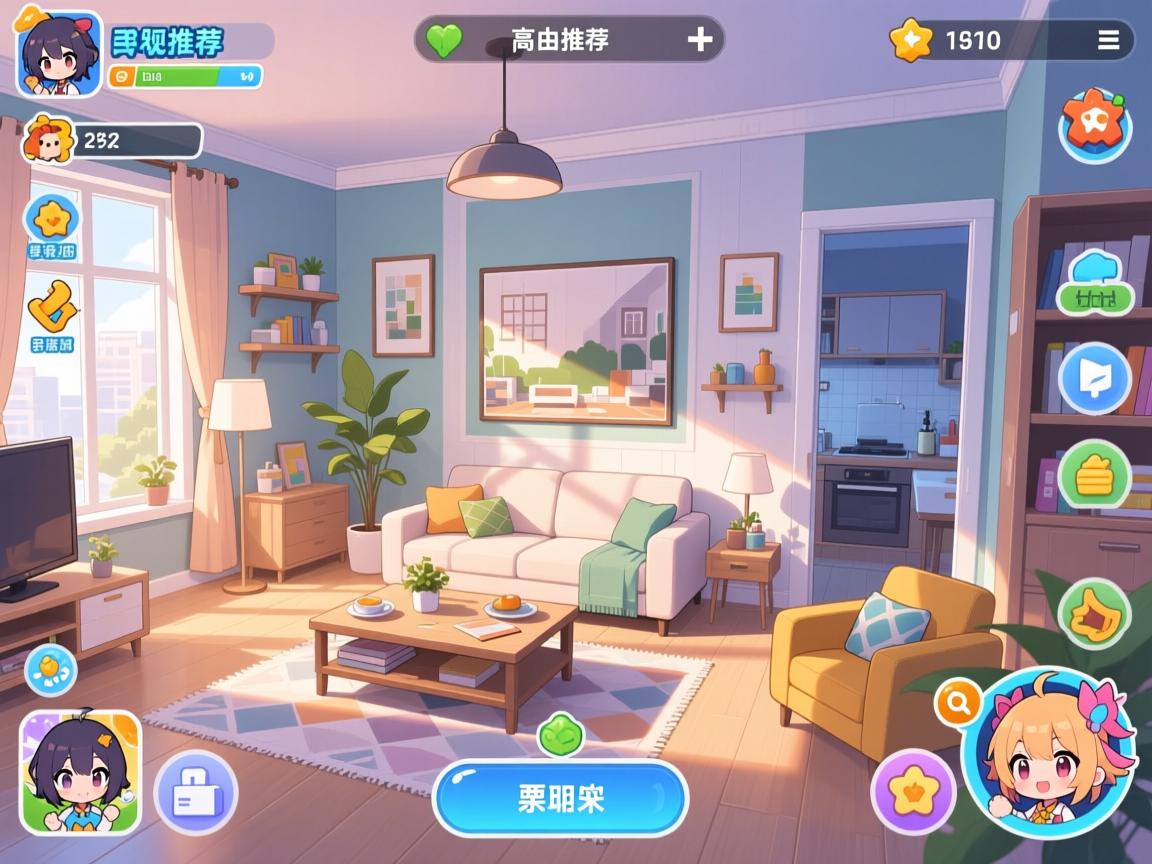Screen dimensions: 1152x864
Task: Open the orange ticket icon on the left
Action: (52, 307)
